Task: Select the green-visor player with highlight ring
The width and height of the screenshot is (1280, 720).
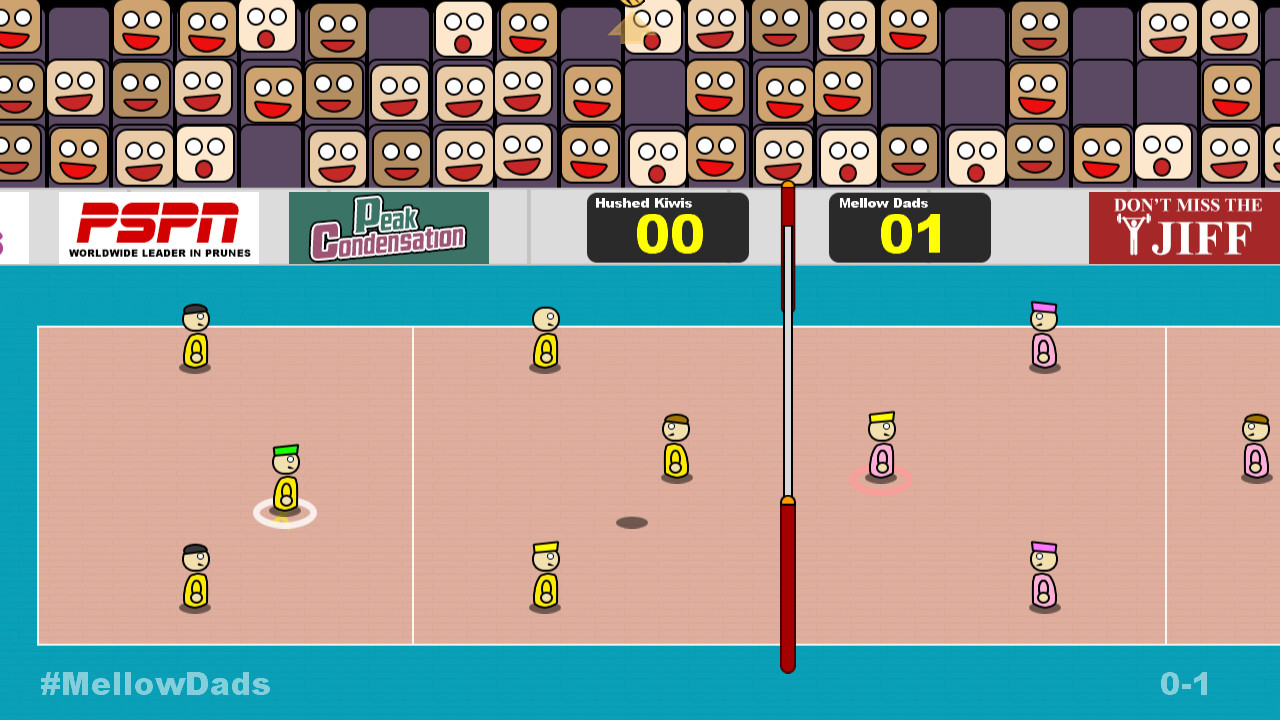Action: pyautogui.click(x=285, y=480)
